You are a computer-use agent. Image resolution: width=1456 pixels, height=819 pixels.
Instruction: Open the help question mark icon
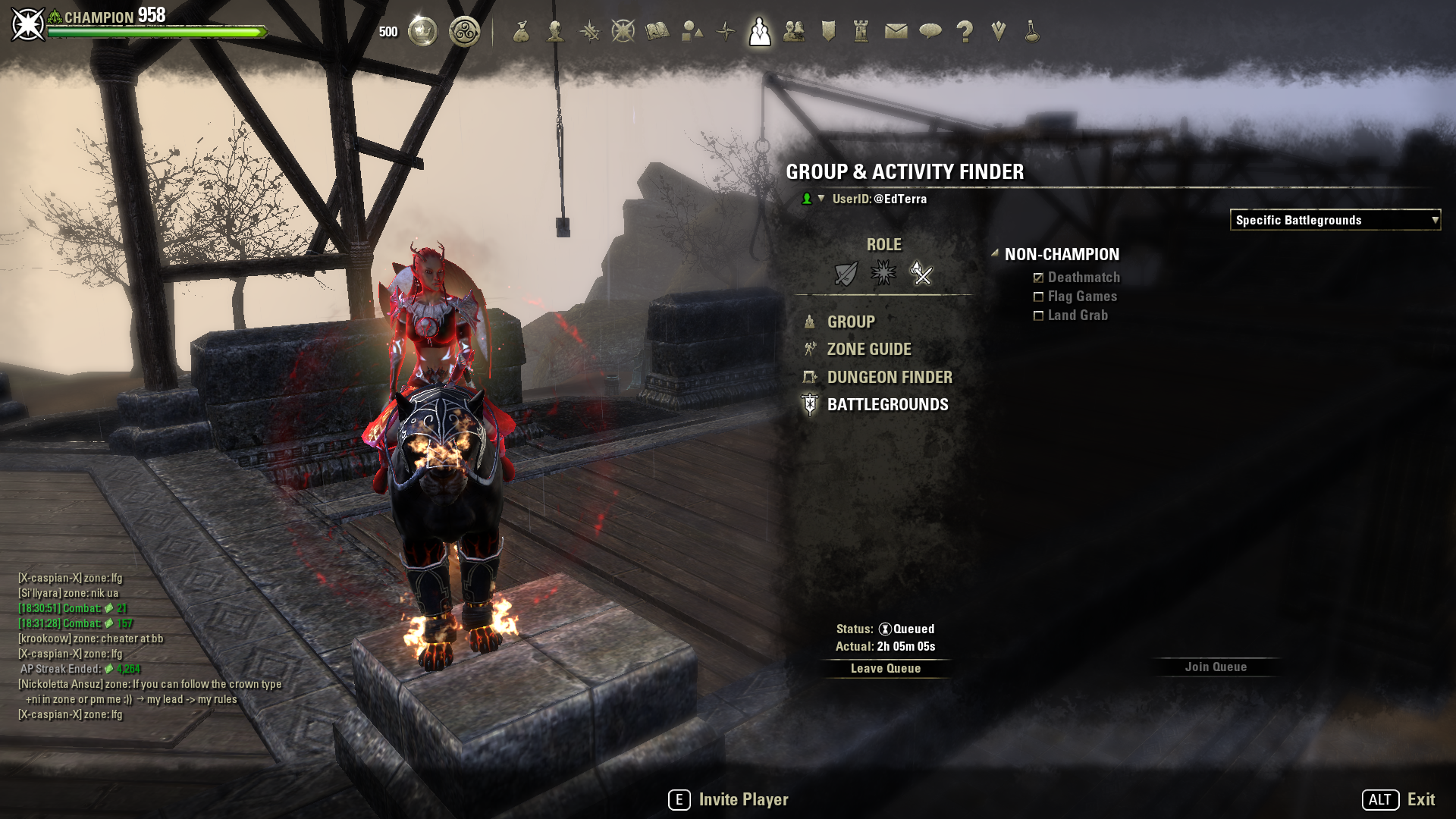pyautogui.click(x=965, y=32)
